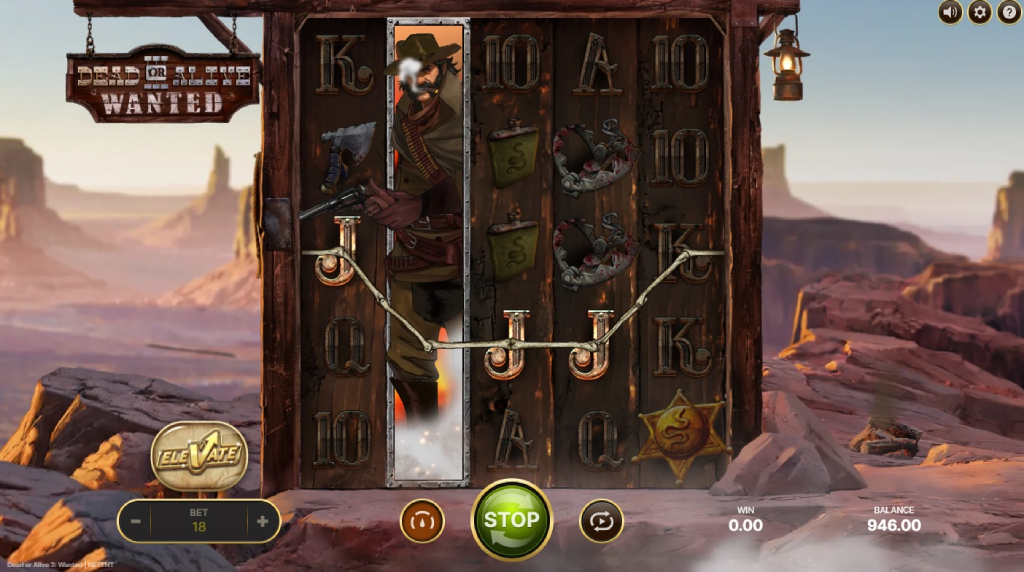Decrease the bet with the minus button
The image size is (1024, 572).
pyautogui.click(x=135, y=521)
